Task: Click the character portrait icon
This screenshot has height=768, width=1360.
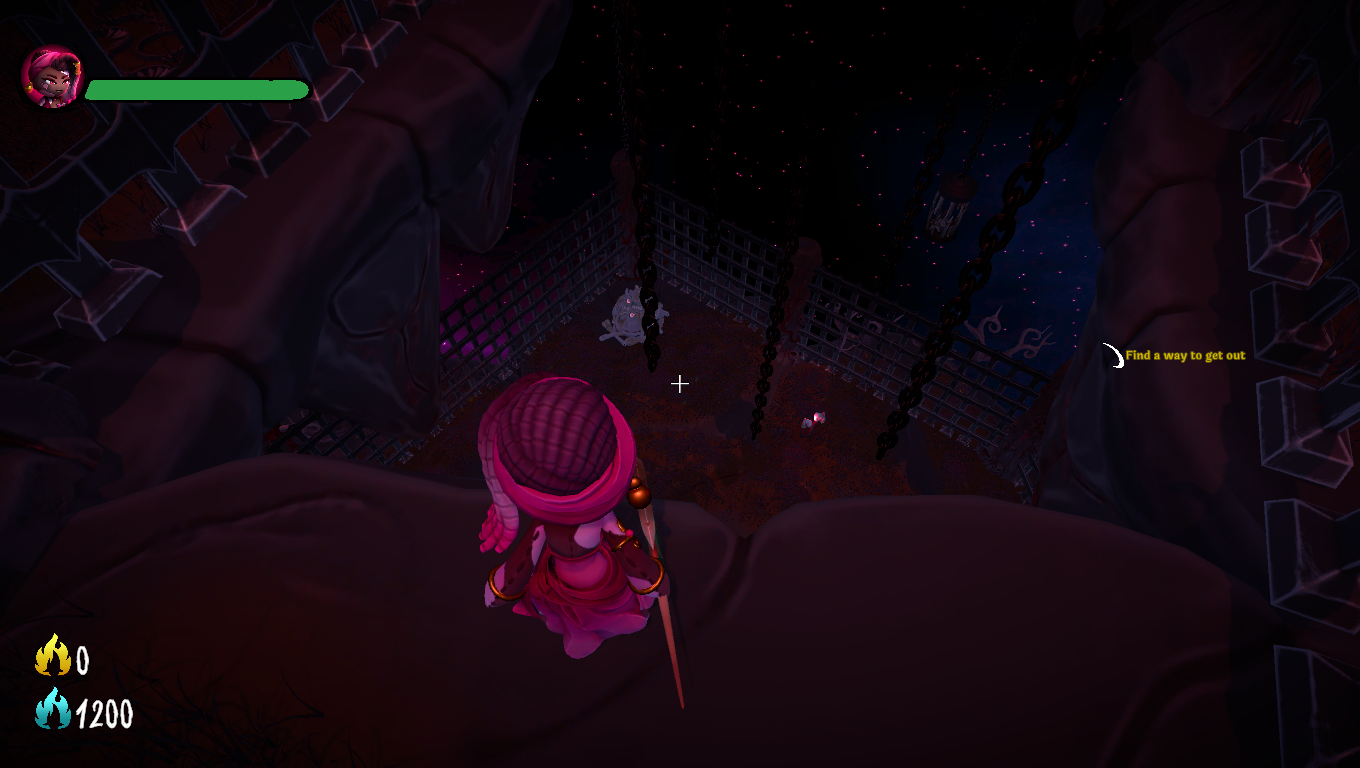Action: (x=51, y=77)
